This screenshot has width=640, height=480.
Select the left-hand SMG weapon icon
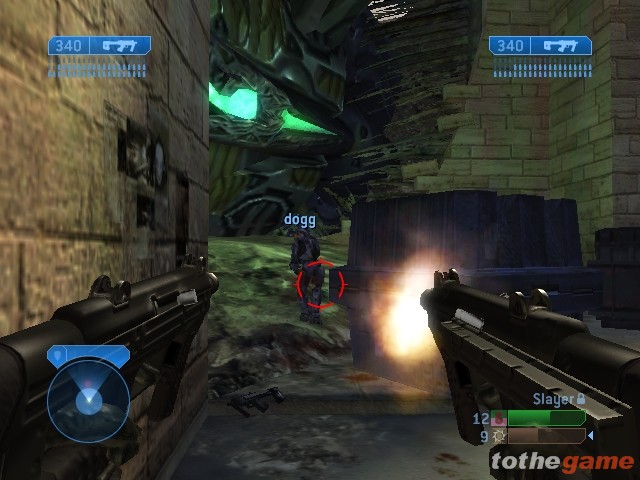pos(120,45)
